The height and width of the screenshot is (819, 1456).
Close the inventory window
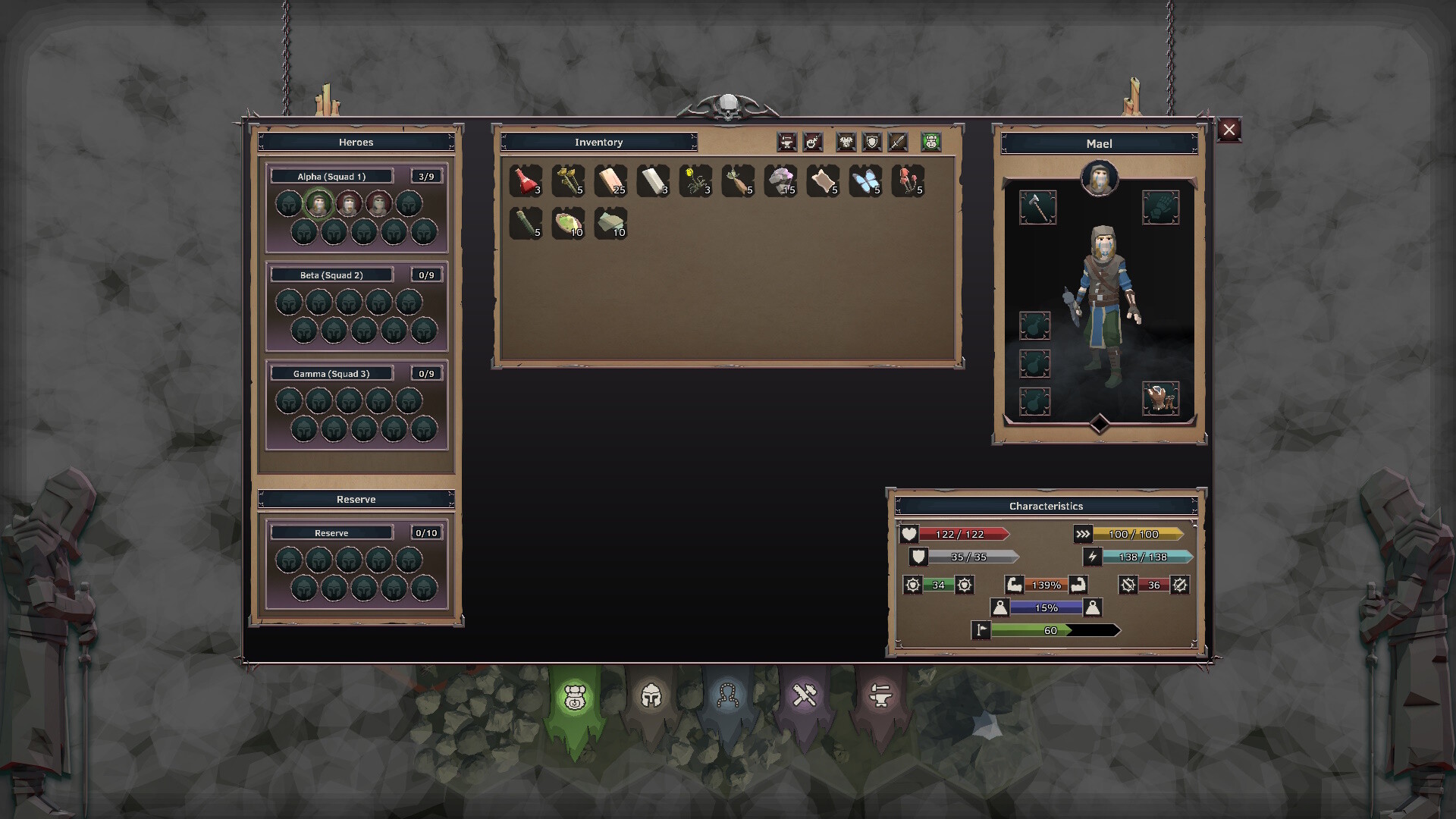(x=1228, y=130)
